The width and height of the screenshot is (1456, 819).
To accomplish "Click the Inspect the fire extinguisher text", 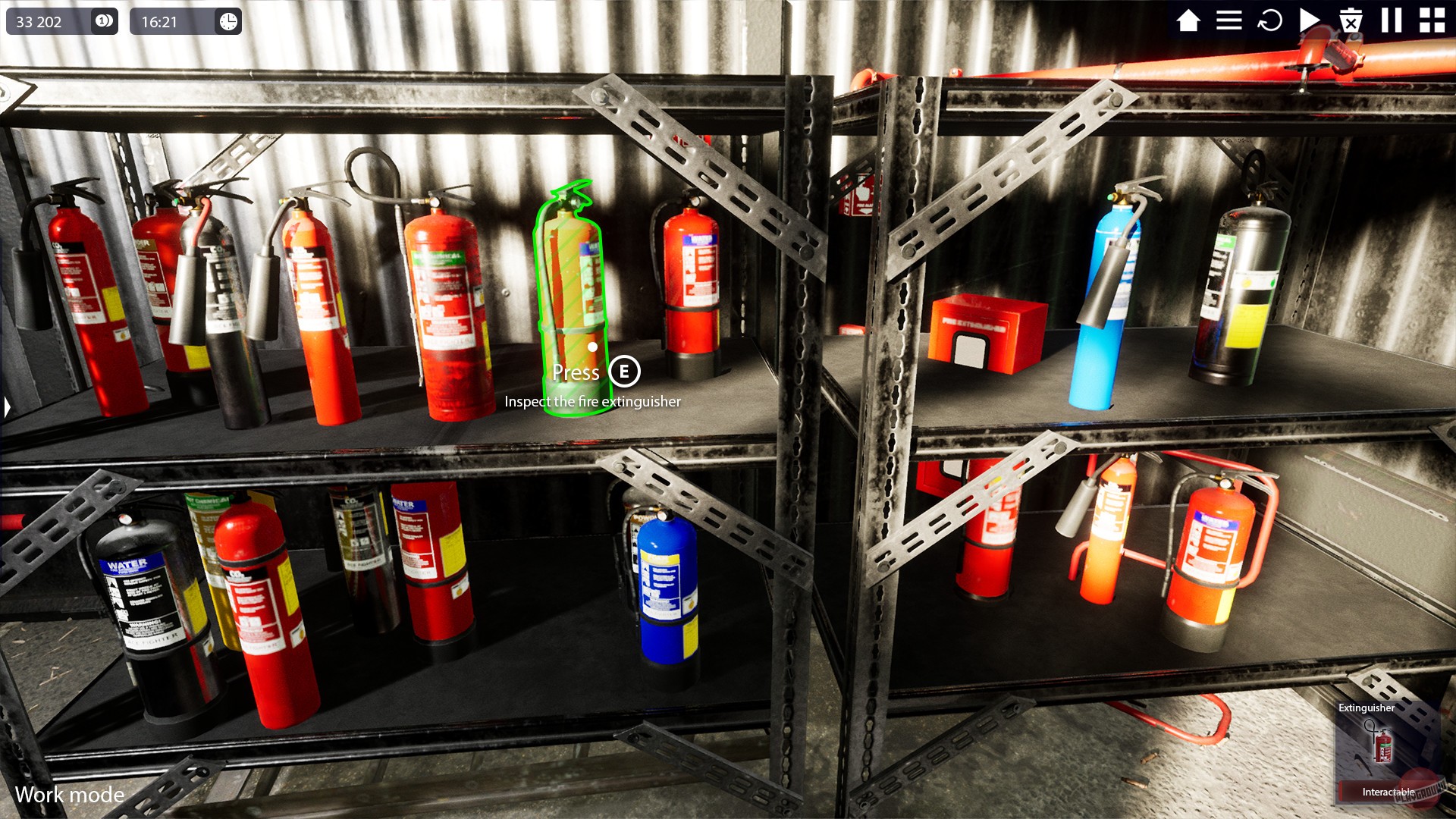I will [594, 403].
